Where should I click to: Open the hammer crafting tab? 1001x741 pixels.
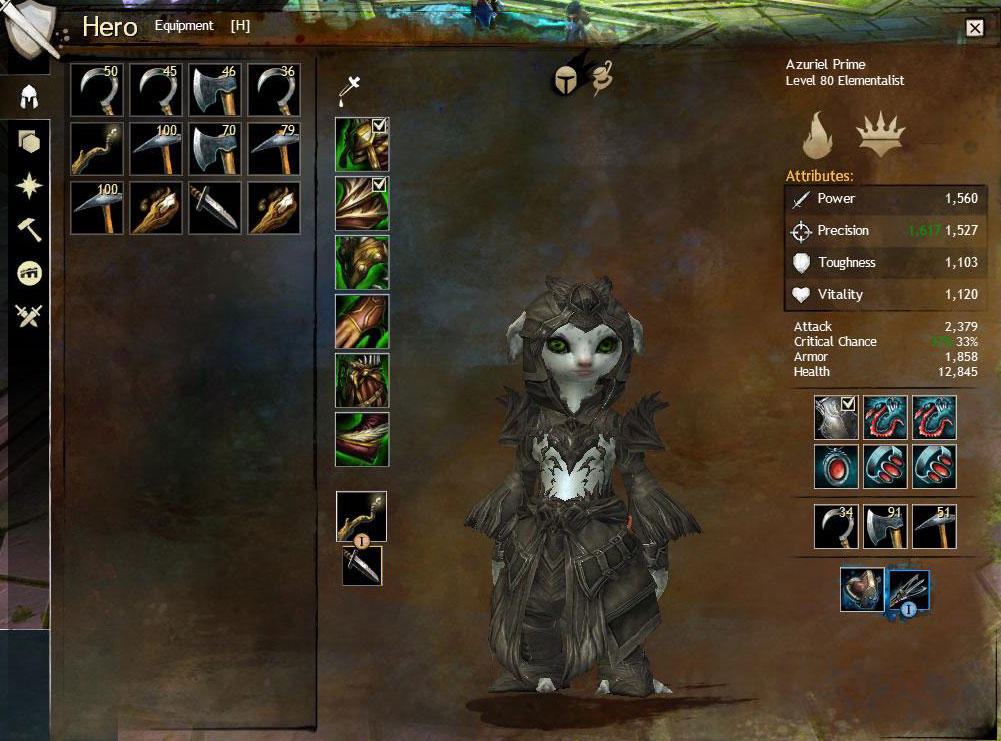pyautogui.click(x=29, y=229)
